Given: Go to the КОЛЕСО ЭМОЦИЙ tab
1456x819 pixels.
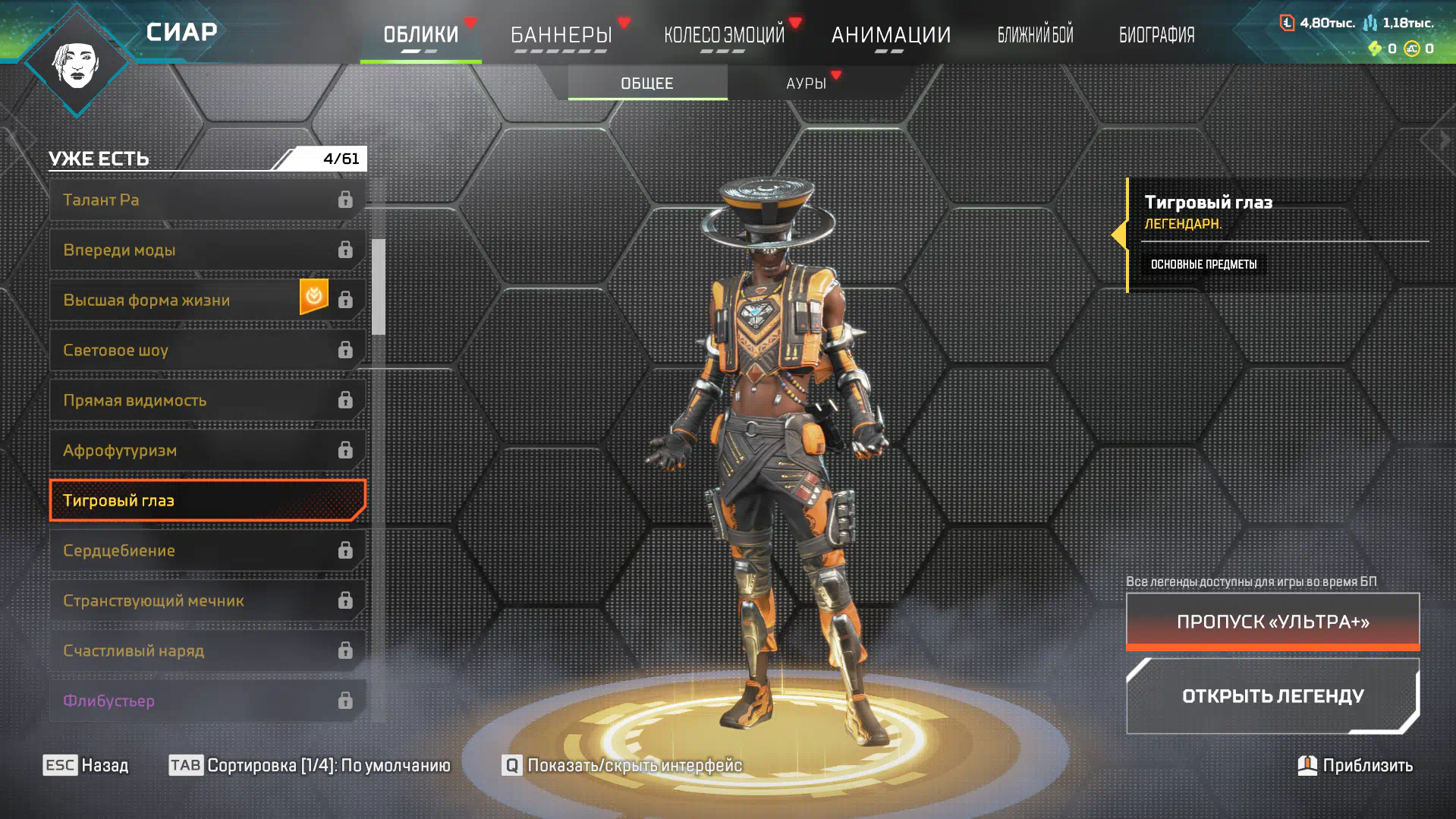Looking at the screenshot, I should [724, 35].
